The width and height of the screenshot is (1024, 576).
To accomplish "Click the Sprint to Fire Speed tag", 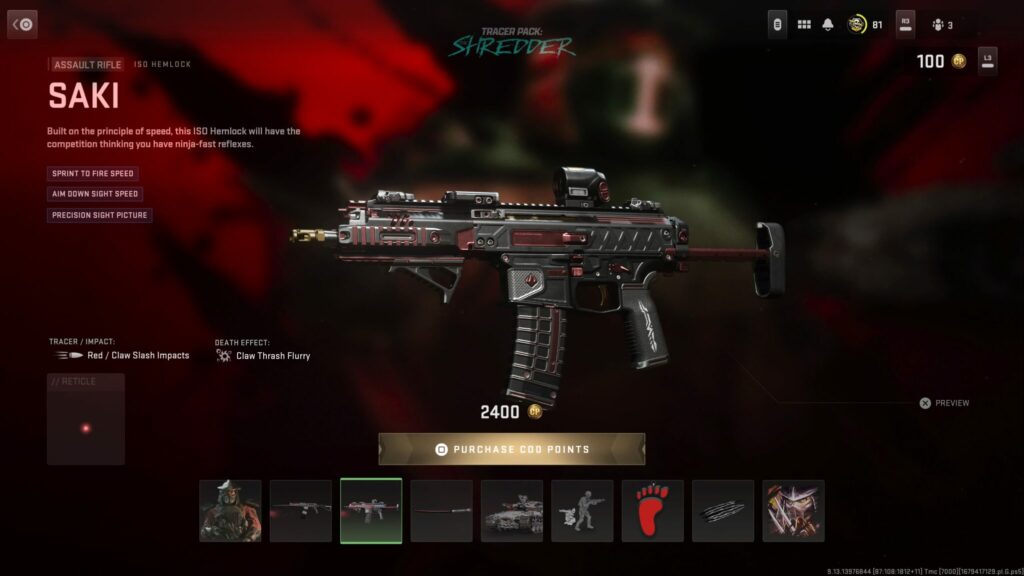I will pyautogui.click(x=92, y=173).
